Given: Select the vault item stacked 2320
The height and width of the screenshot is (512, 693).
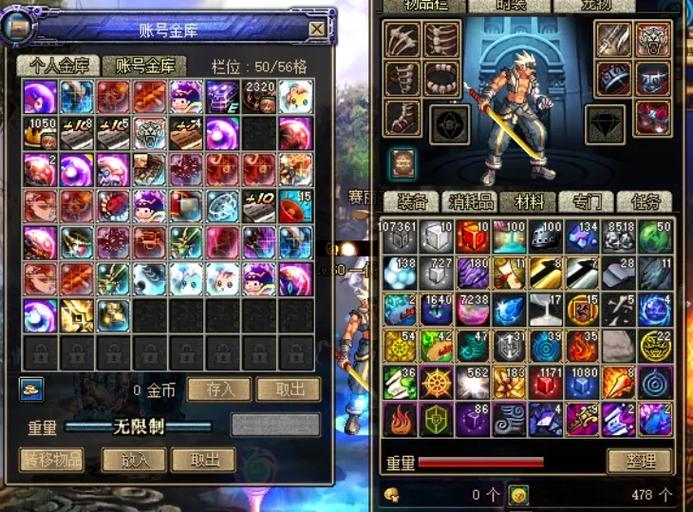Looking at the screenshot, I should point(258,97).
